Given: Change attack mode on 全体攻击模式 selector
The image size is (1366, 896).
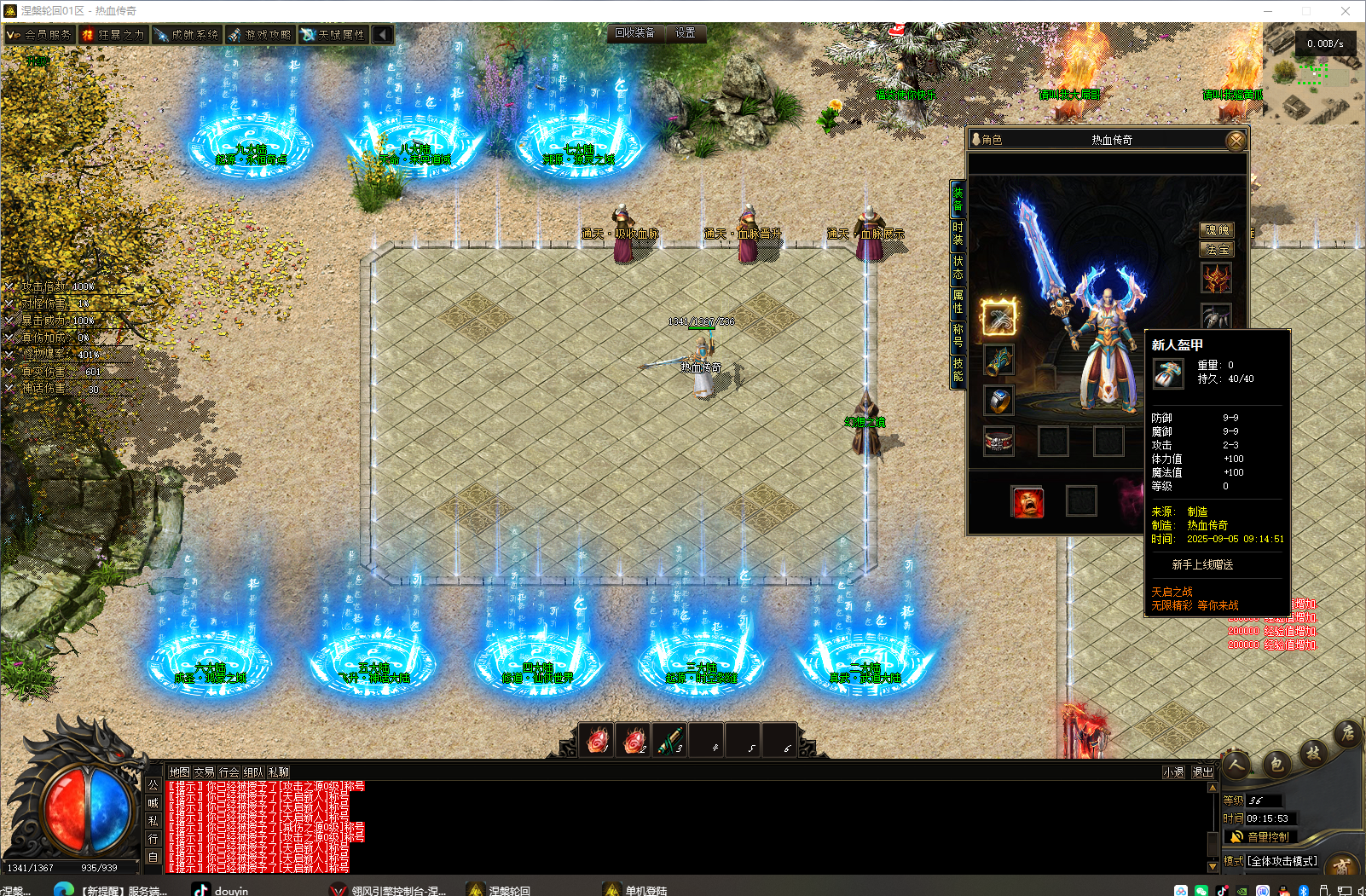Looking at the screenshot, I should (x=1282, y=861).
